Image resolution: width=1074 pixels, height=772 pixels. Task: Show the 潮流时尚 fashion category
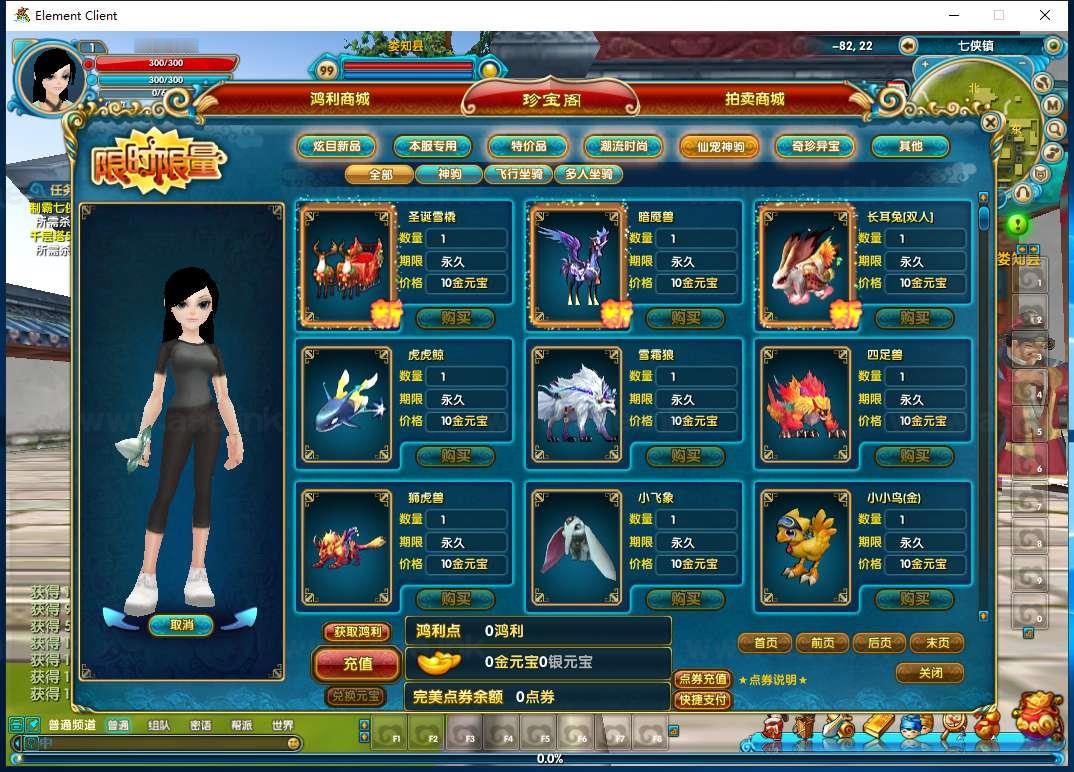point(623,146)
